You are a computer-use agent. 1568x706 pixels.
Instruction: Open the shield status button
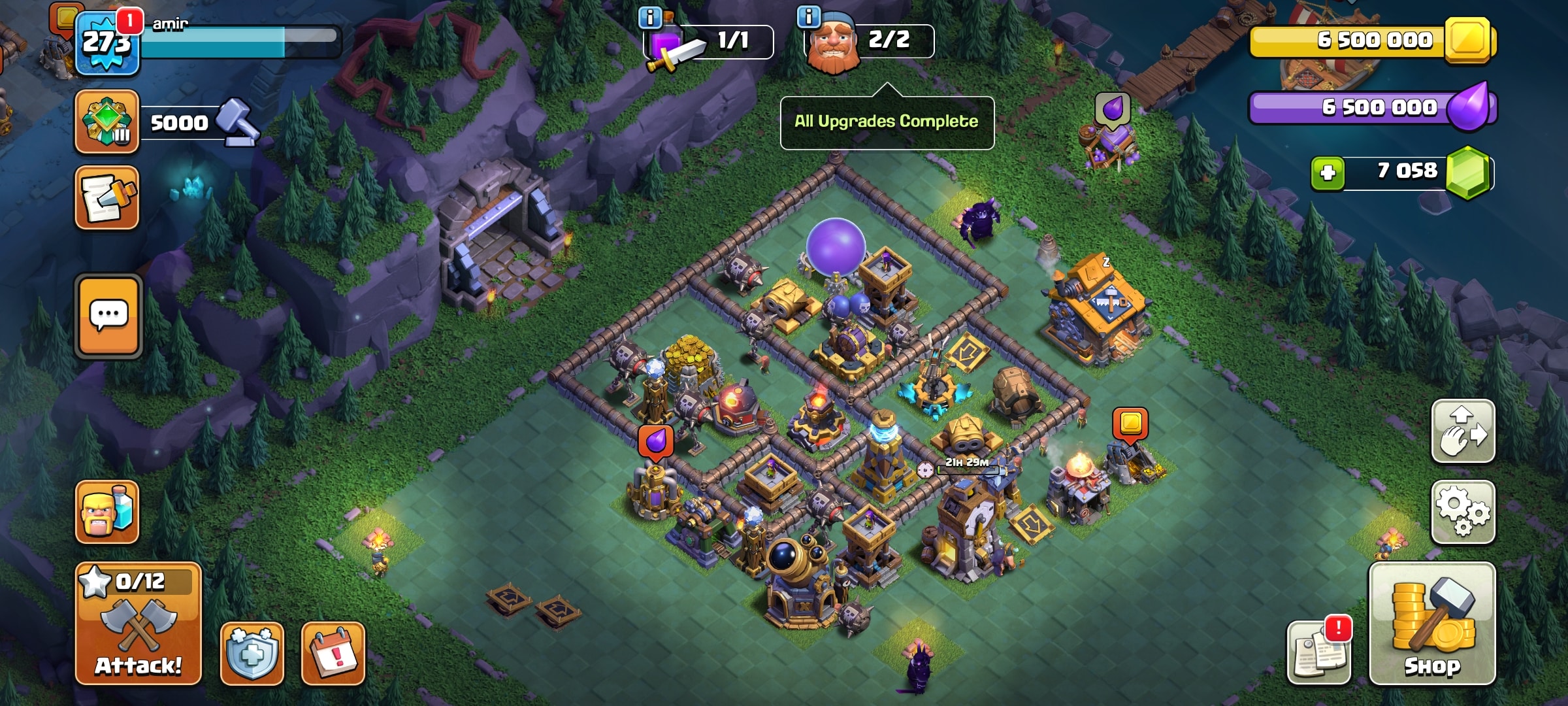click(252, 653)
